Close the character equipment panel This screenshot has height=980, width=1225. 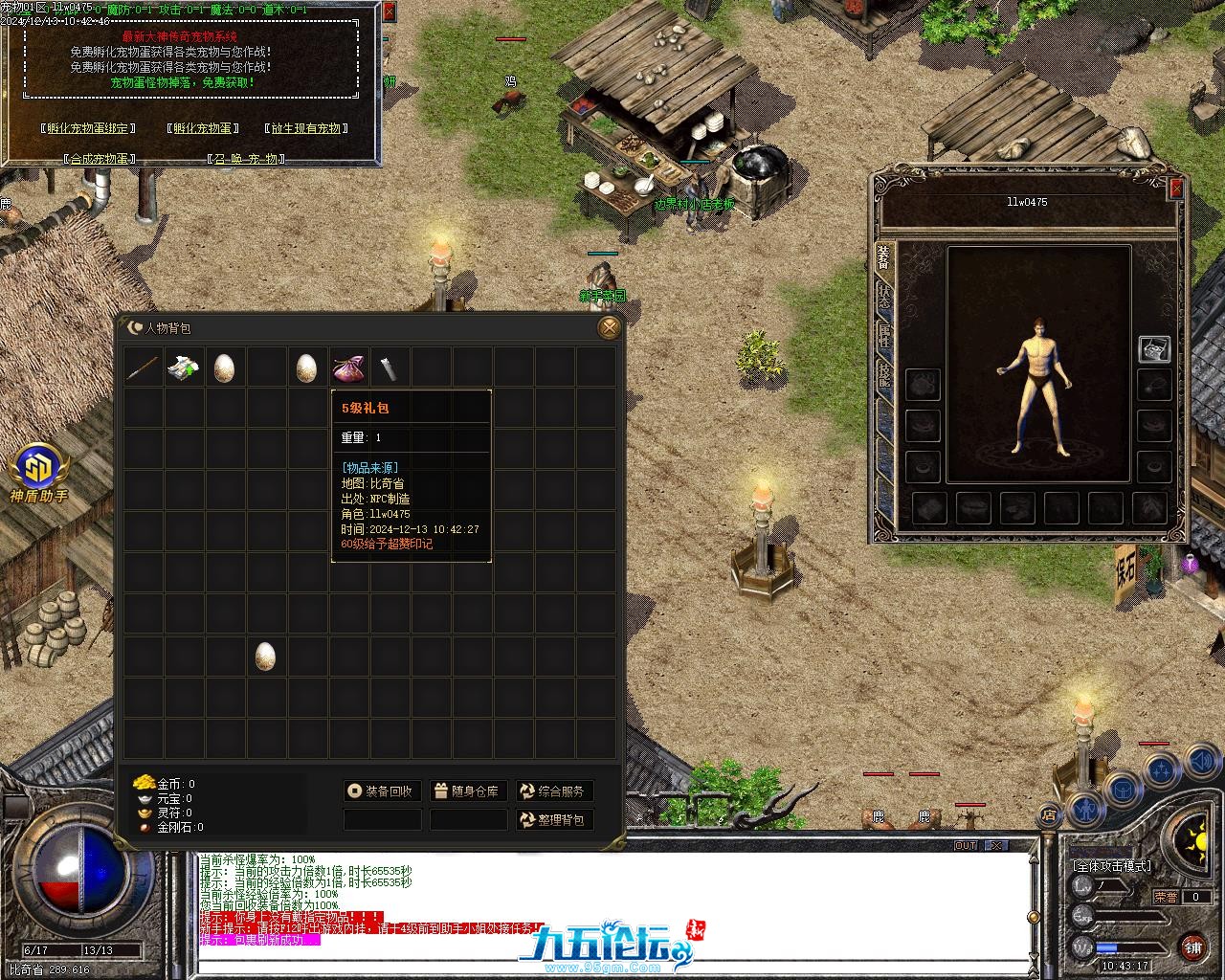(1176, 189)
